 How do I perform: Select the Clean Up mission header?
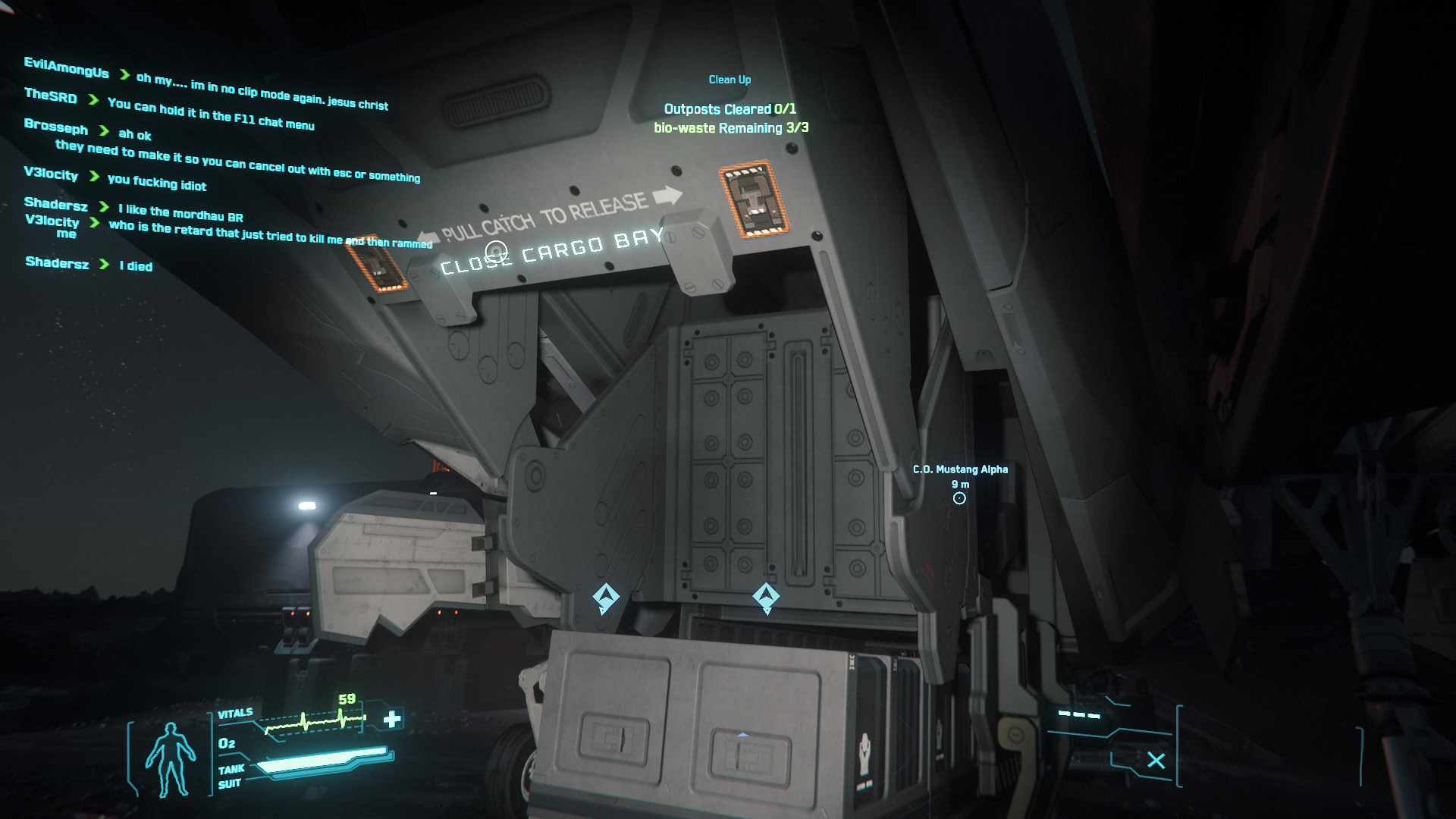coord(730,79)
